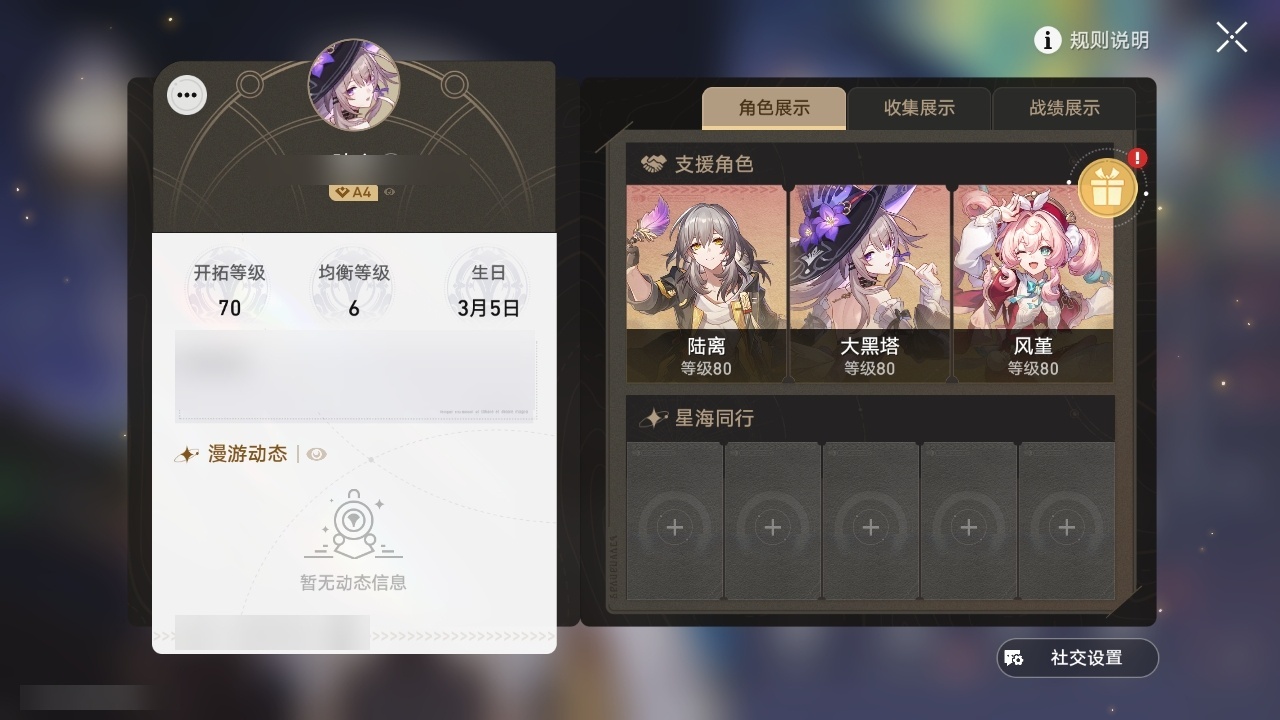Open the ellipsis more-options icon
This screenshot has height=720, width=1280.
(186, 94)
